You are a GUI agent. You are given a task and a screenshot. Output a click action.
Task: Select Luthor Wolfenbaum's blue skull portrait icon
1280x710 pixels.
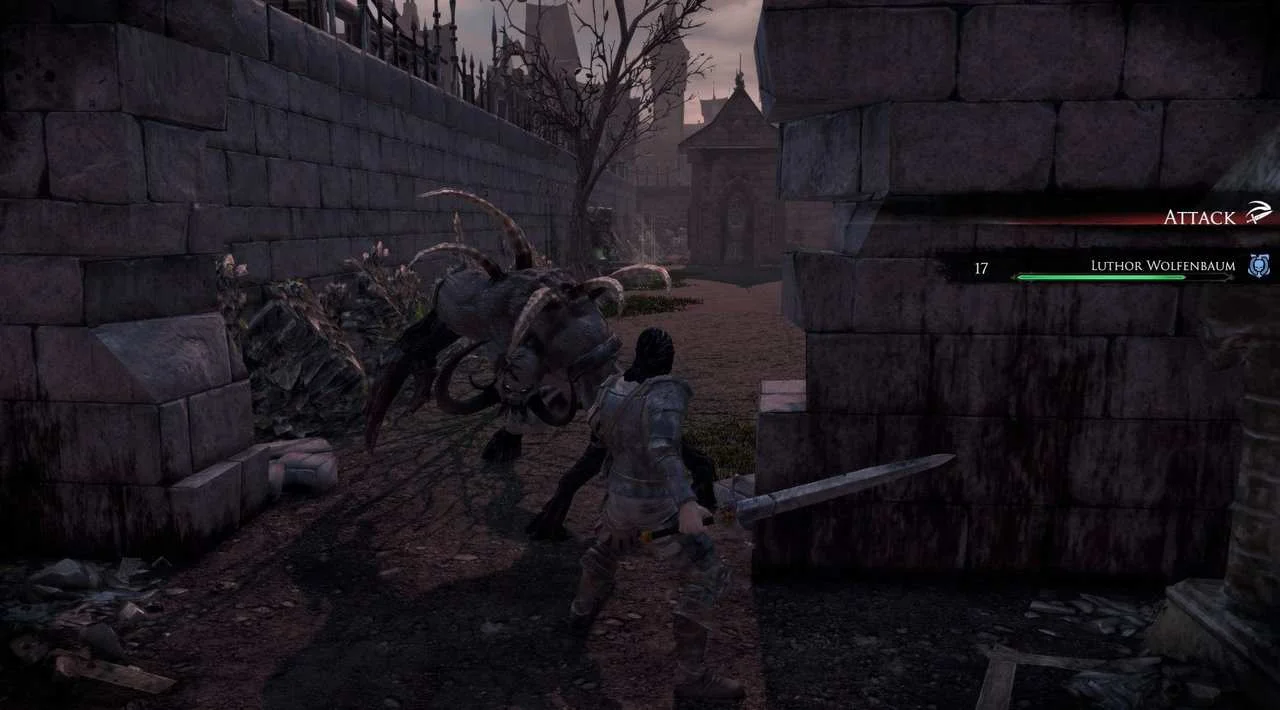pos(1259,266)
